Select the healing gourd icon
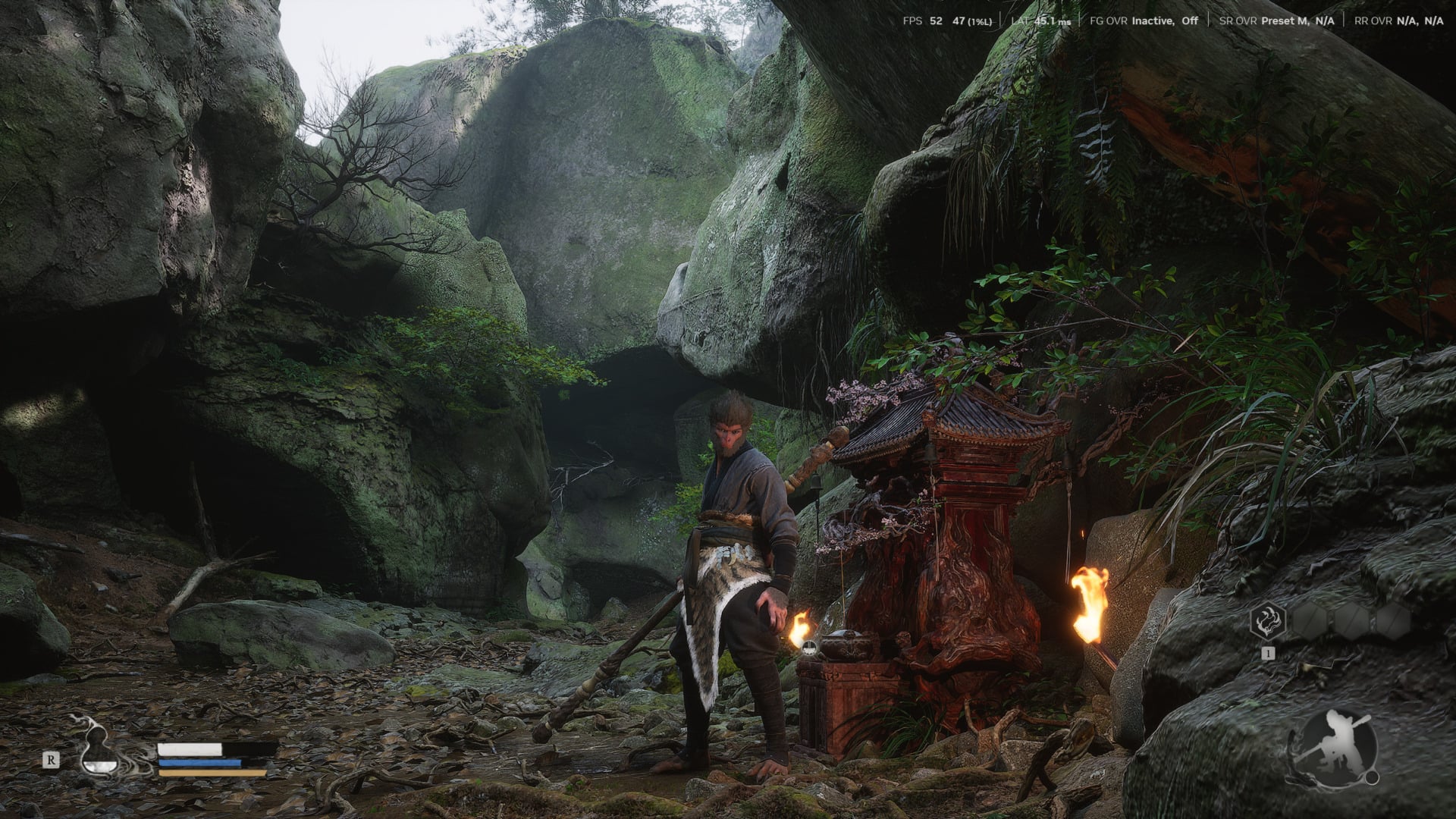Image resolution: width=1456 pixels, height=819 pixels. pos(96,745)
